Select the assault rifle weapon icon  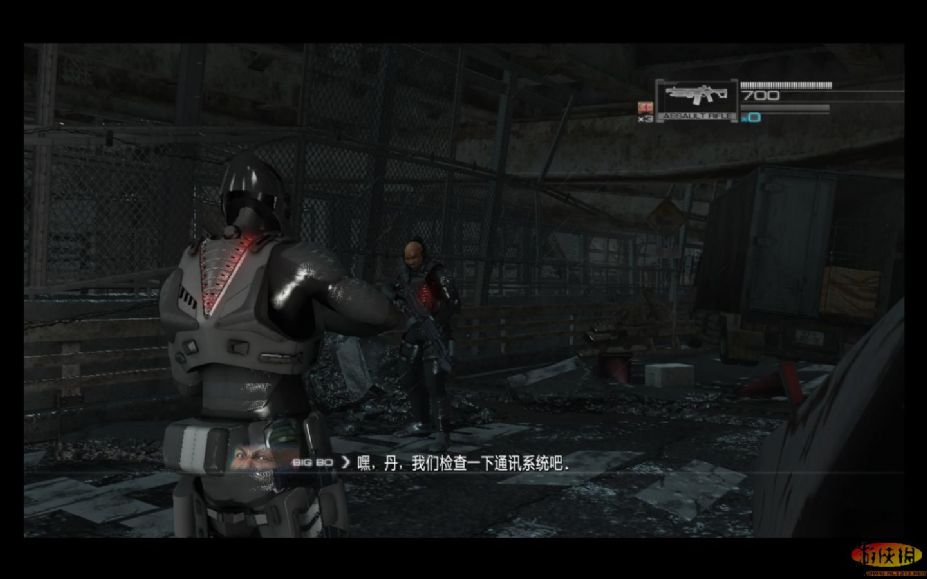(696, 96)
